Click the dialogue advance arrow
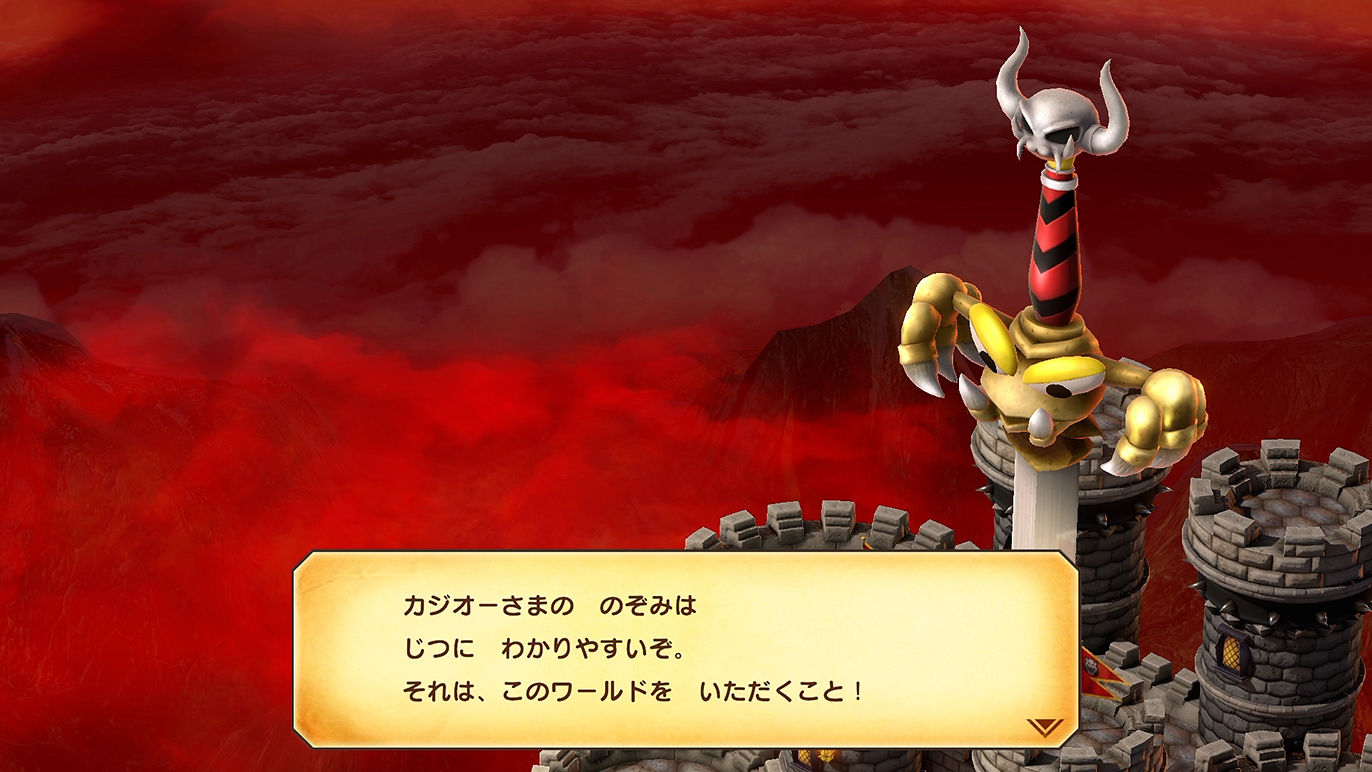This screenshot has height=772, width=1372. (1044, 726)
